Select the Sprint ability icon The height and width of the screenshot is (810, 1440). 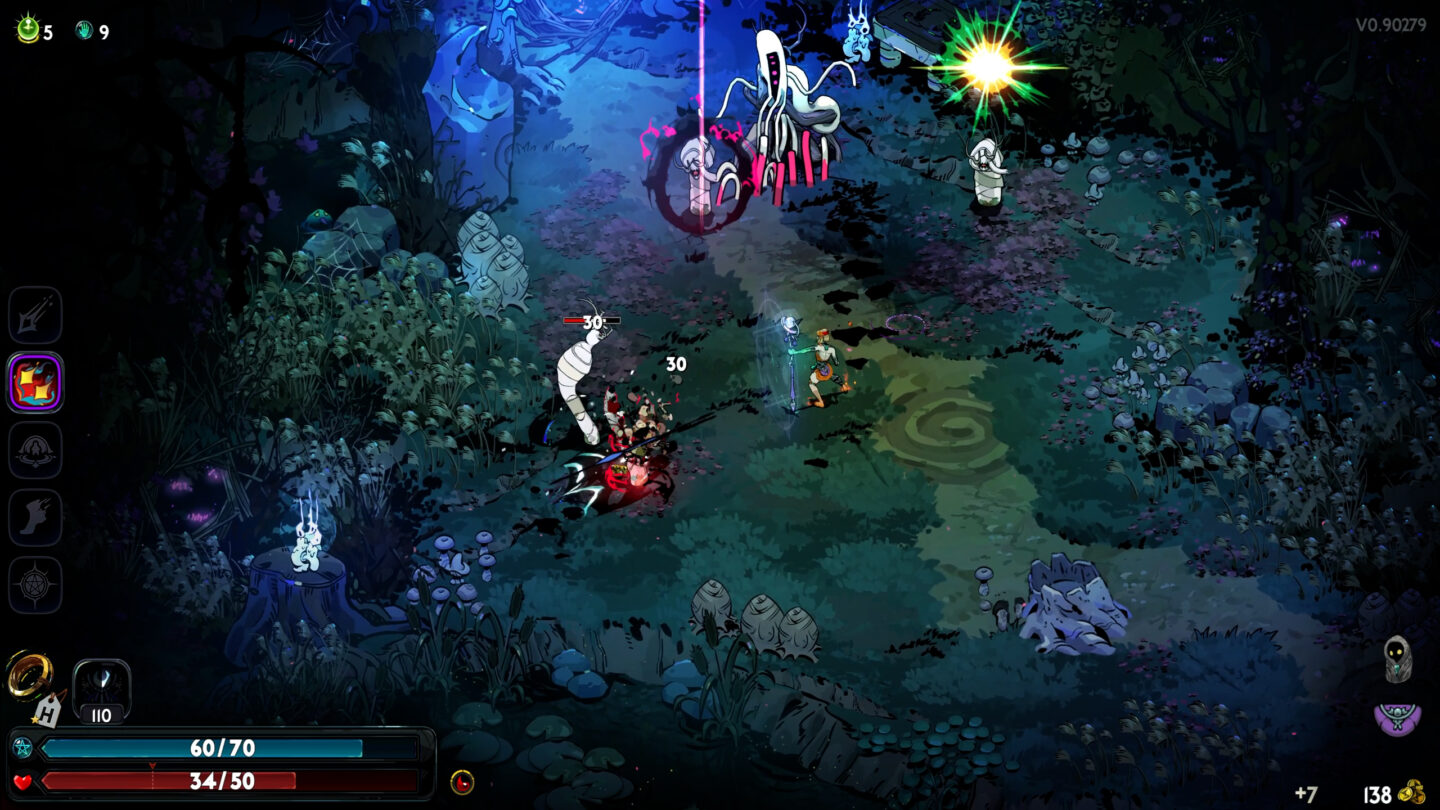[35, 518]
